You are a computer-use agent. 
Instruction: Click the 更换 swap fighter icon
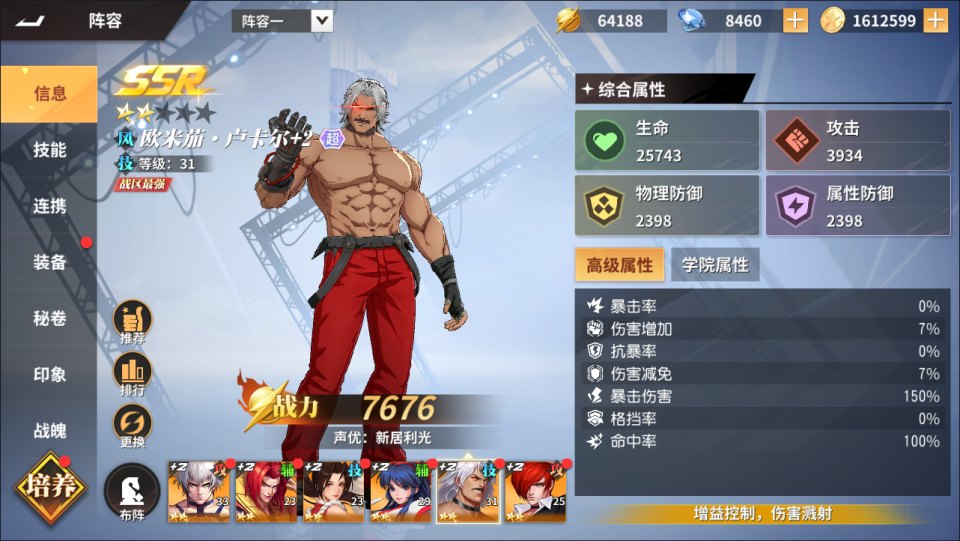[x=133, y=426]
